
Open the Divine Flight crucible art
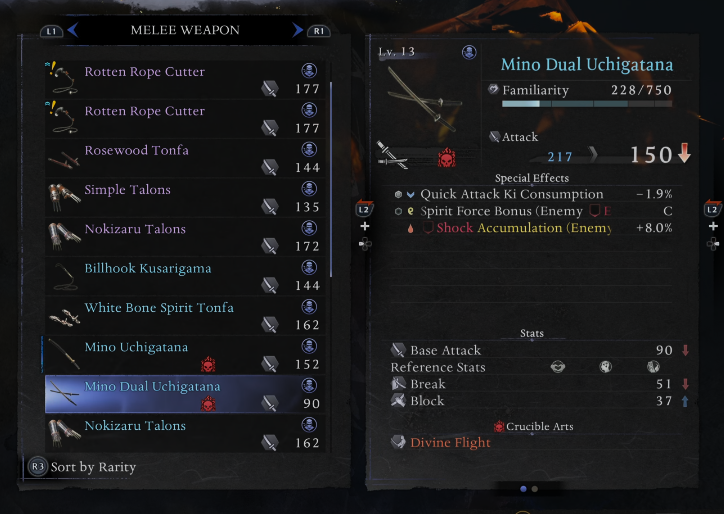[x=448, y=443]
